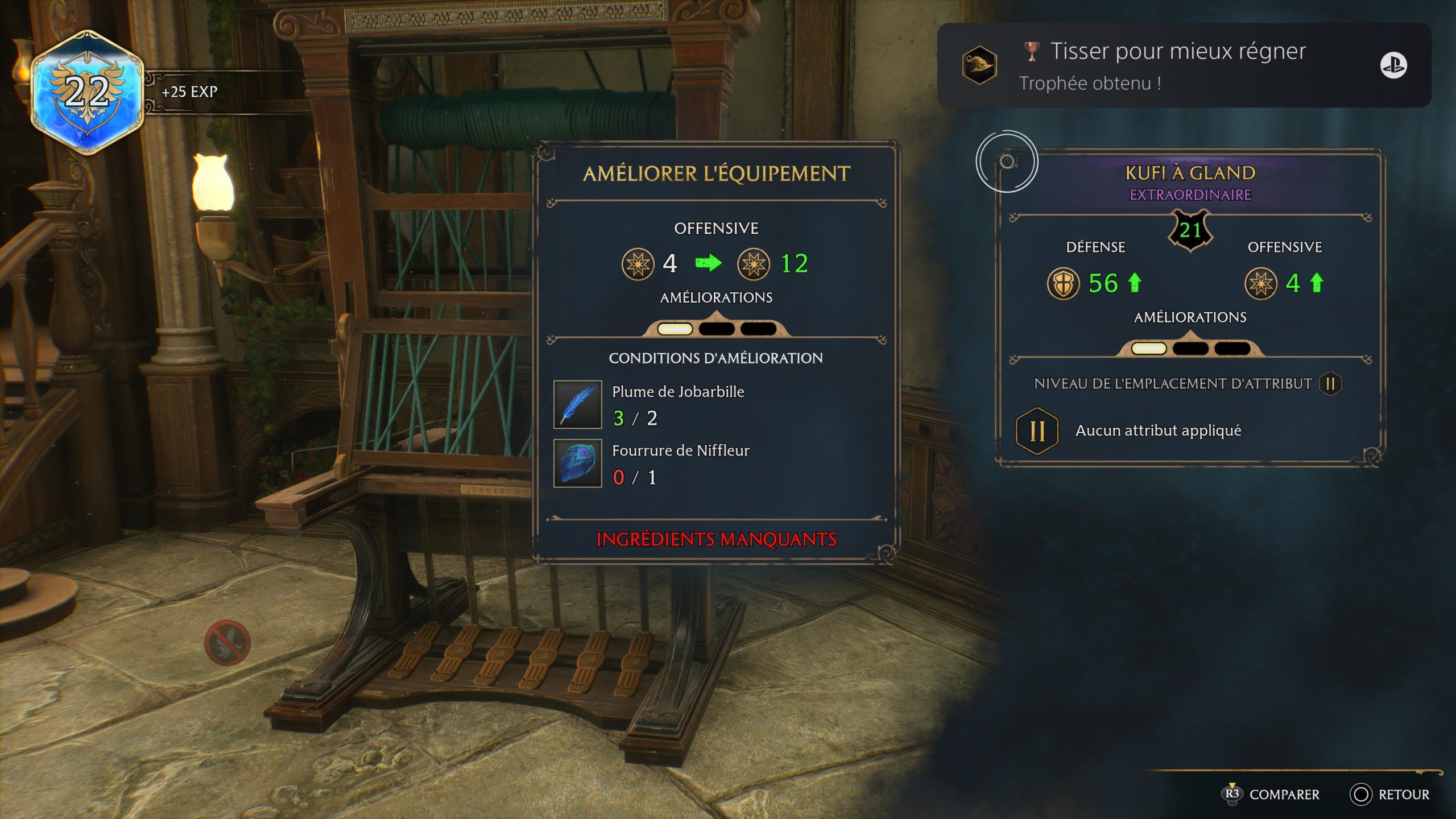1456x819 pixels.
Task: Click the Ingrédients manquants upgrade button
Action: [x=716, y=539]
